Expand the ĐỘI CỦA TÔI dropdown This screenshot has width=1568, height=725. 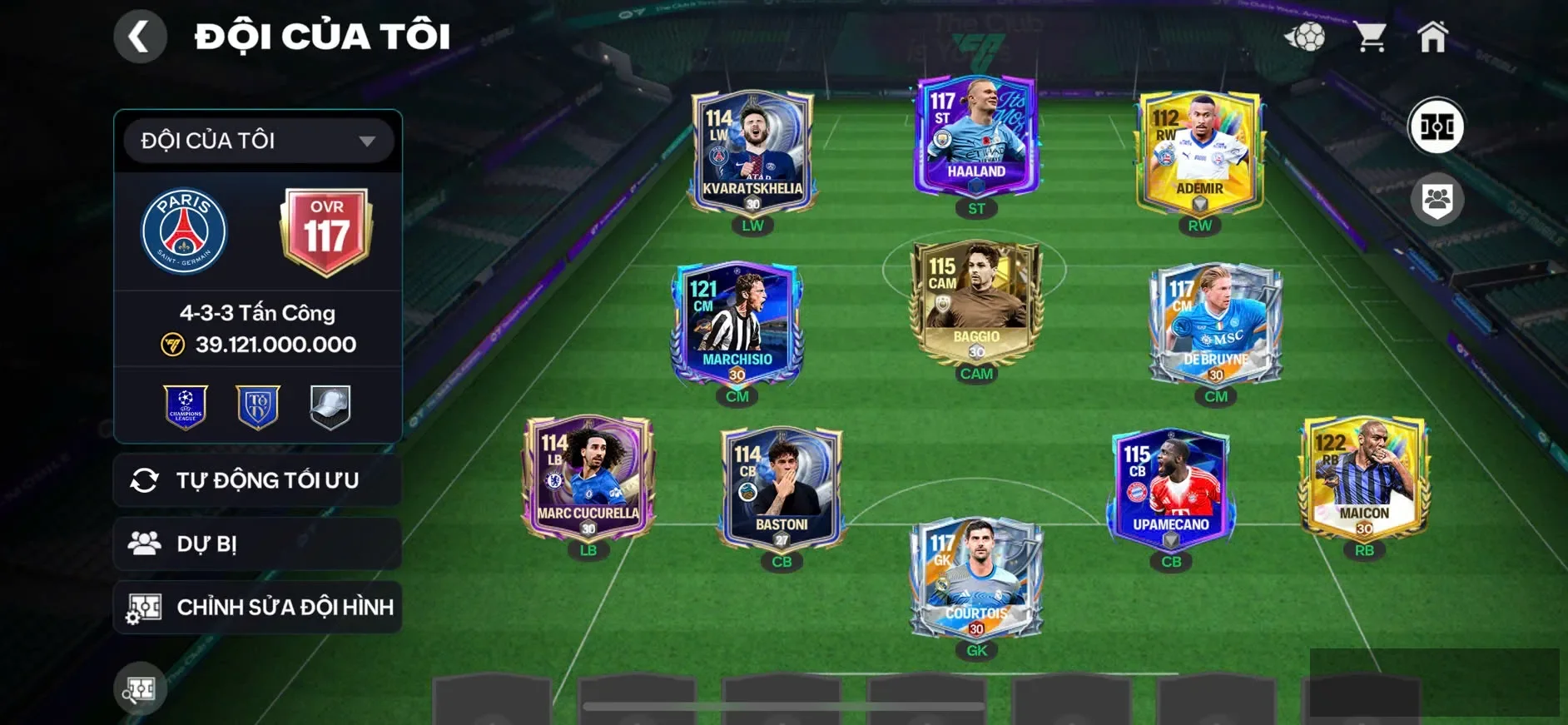(x=256, y=140)
